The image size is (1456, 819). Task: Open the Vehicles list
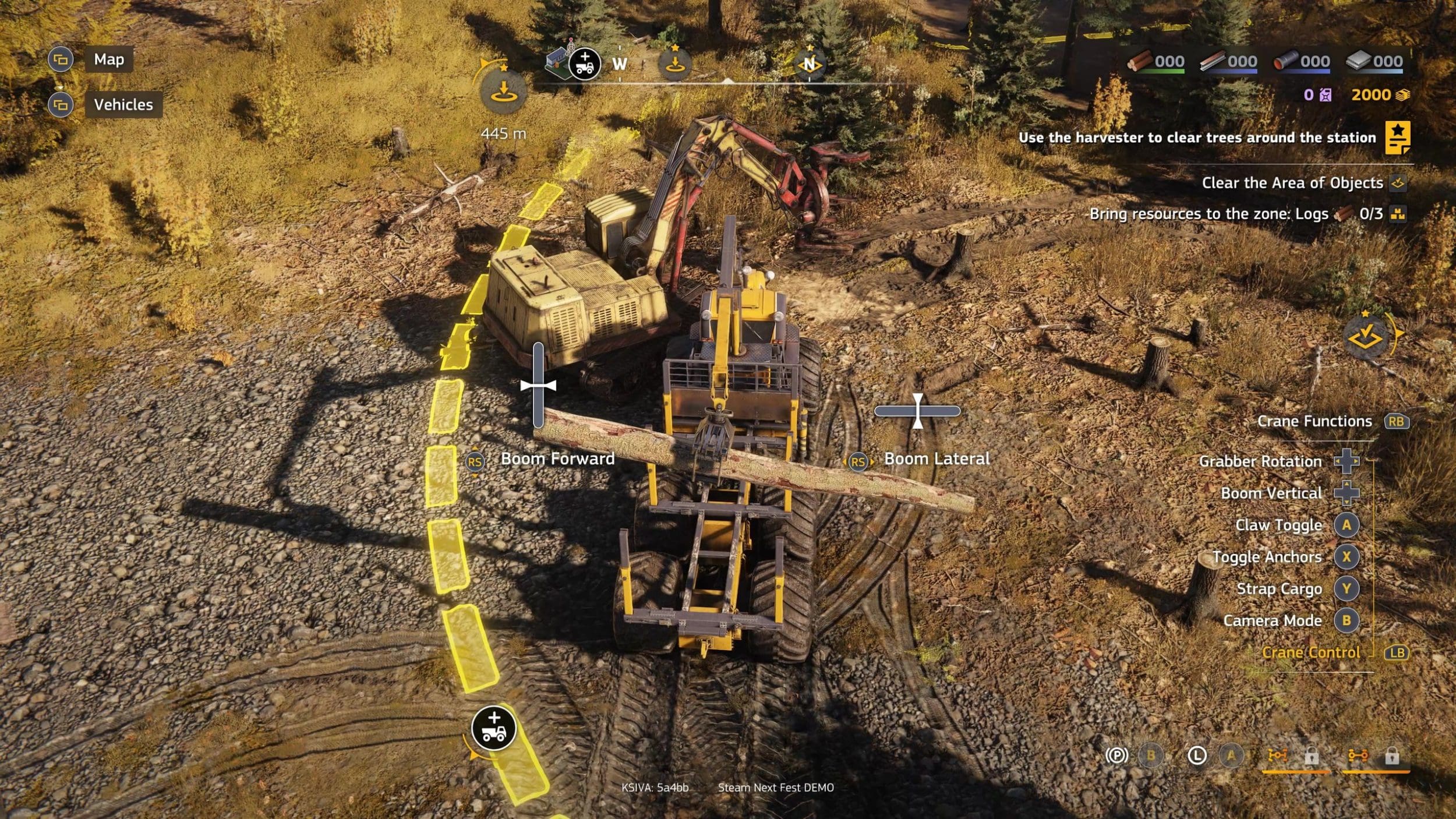(x=123, y=105)
